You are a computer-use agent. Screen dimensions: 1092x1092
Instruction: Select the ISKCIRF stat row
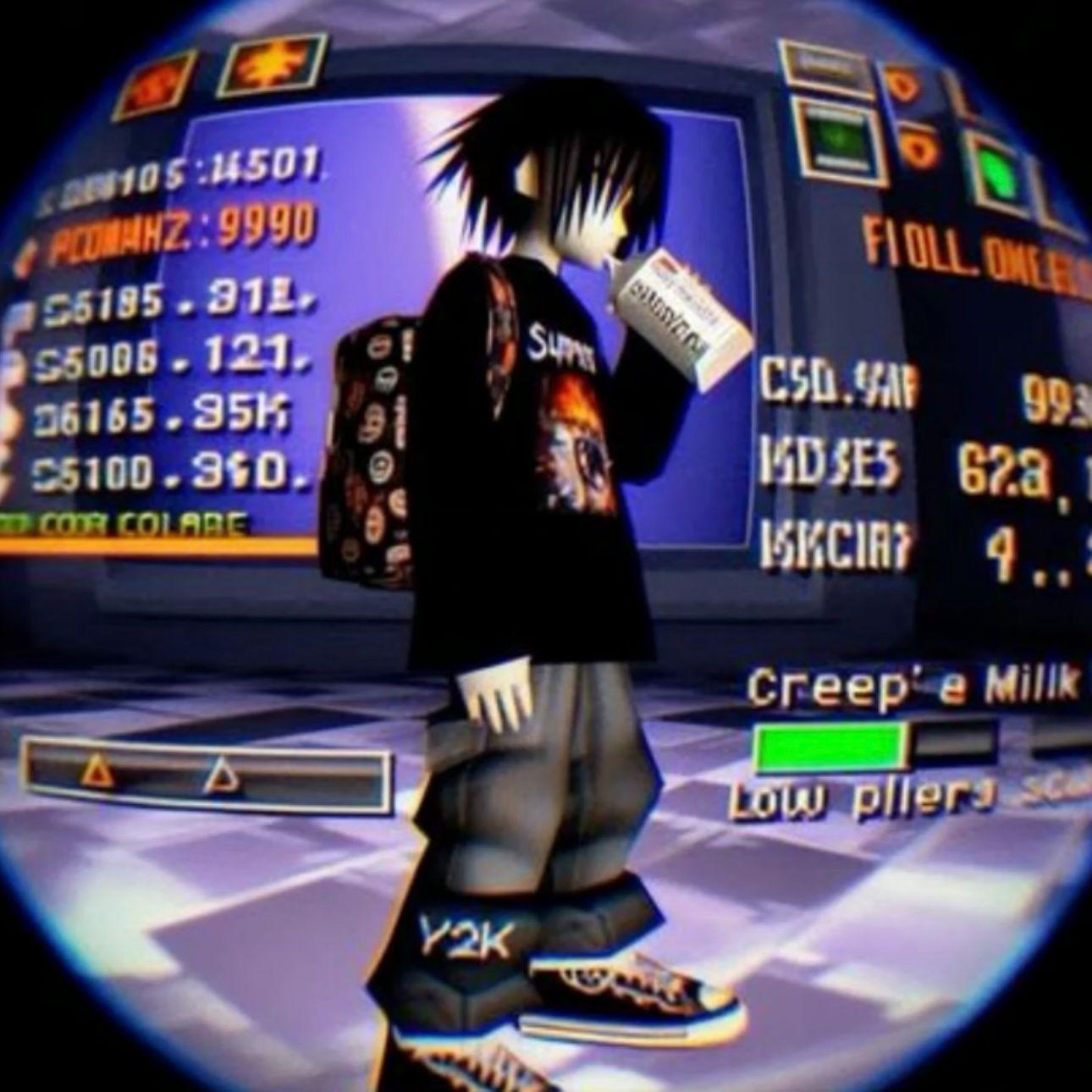pyautogui.click(x=833, y=543)
